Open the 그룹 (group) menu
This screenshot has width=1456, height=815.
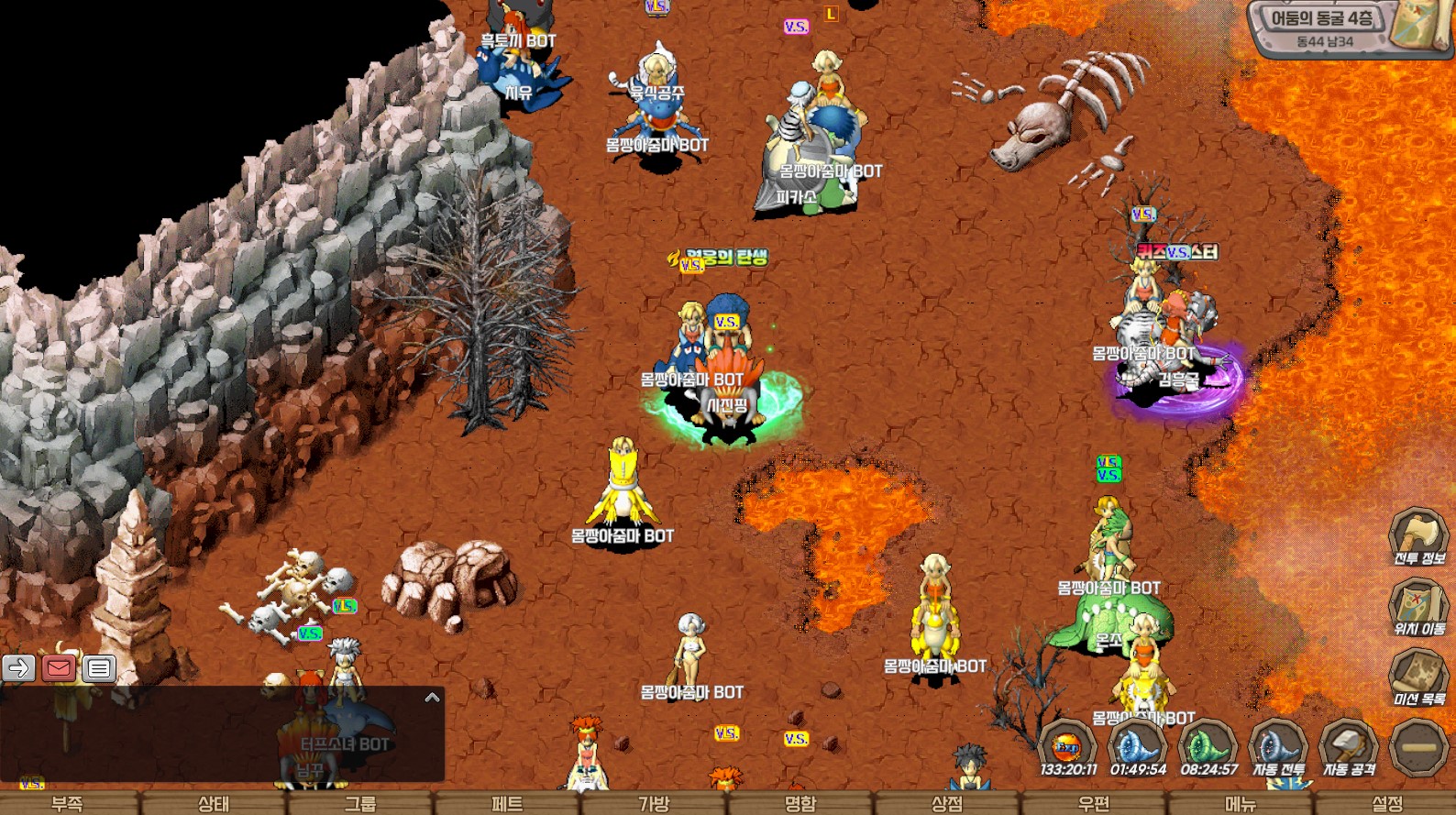coord(360,803)
